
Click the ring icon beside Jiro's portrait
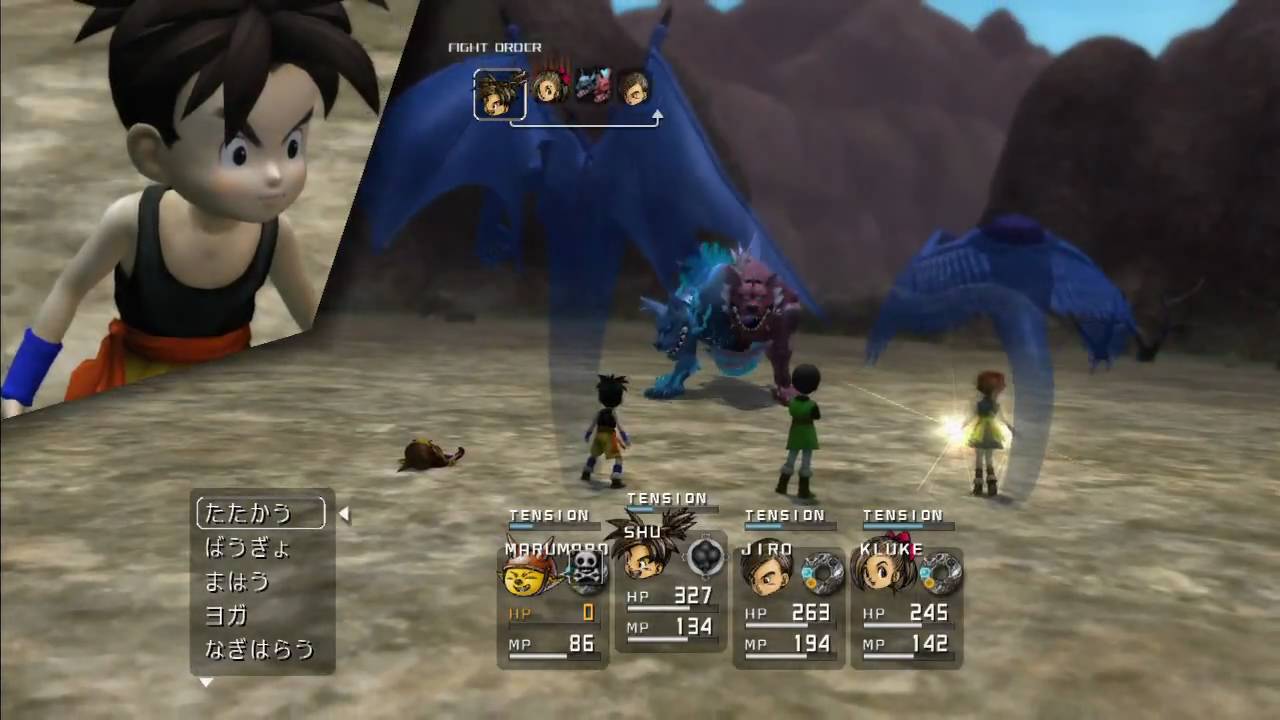(823, 573)
